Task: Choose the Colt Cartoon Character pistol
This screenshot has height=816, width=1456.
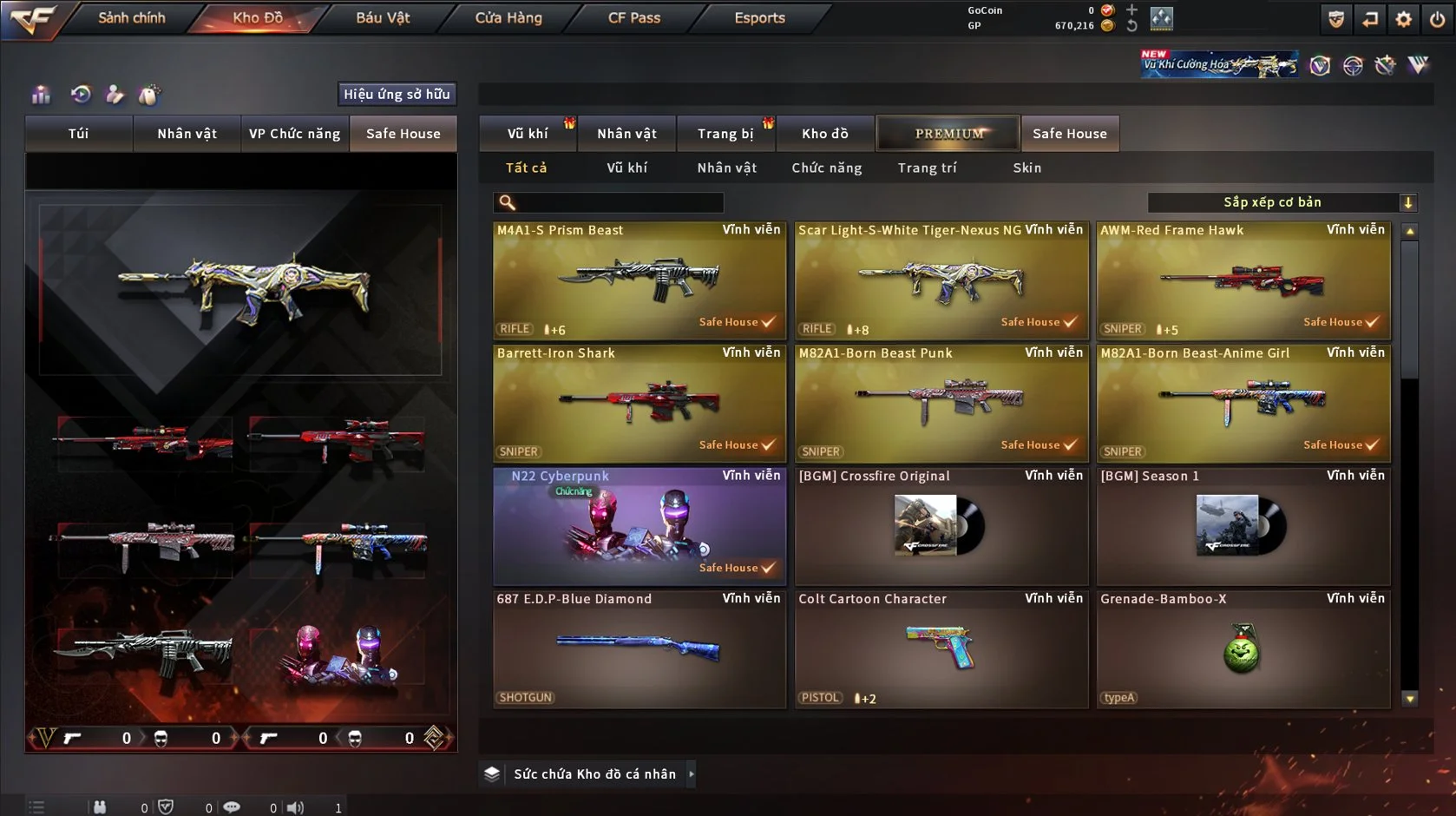Action: click(941, 649)
